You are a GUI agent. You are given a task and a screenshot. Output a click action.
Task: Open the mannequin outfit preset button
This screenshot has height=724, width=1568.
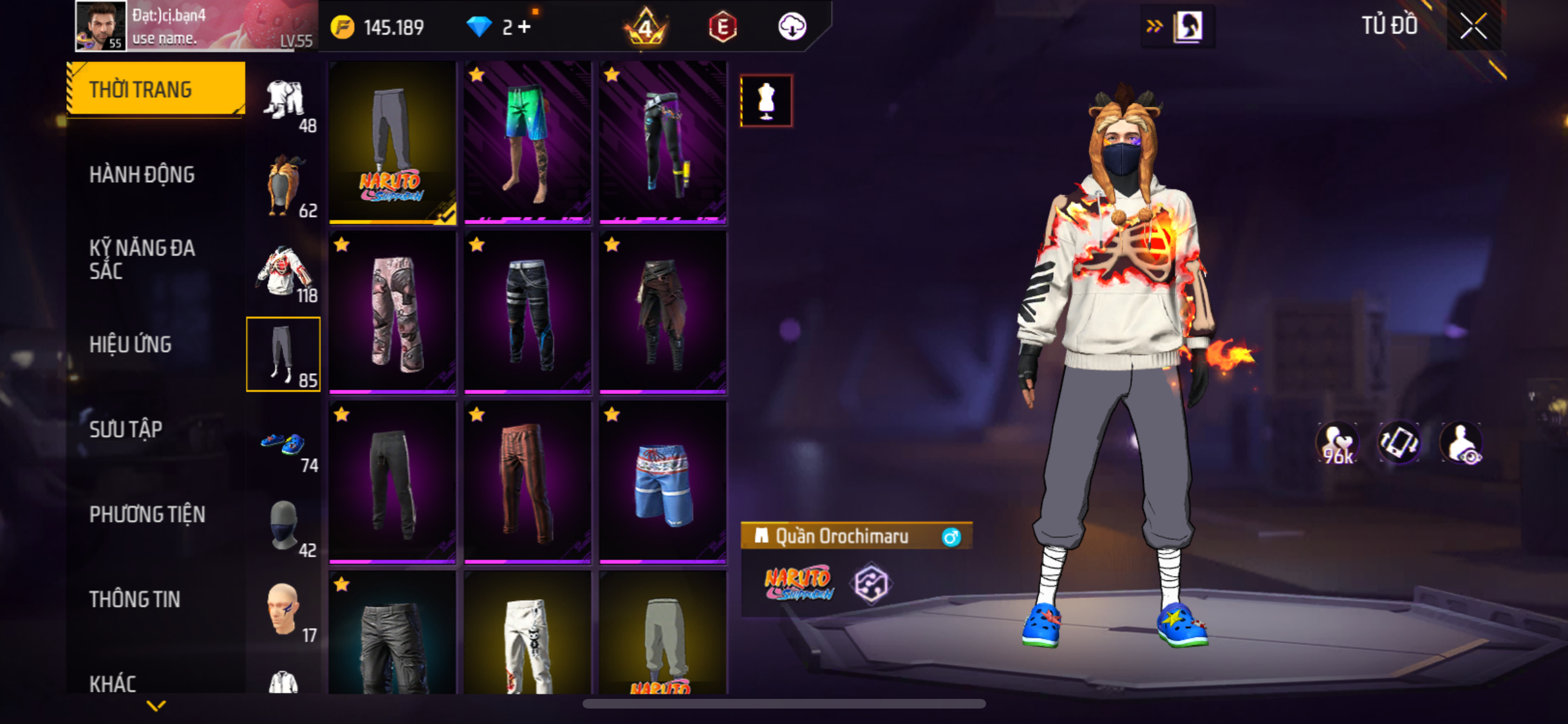click(766, 101)
